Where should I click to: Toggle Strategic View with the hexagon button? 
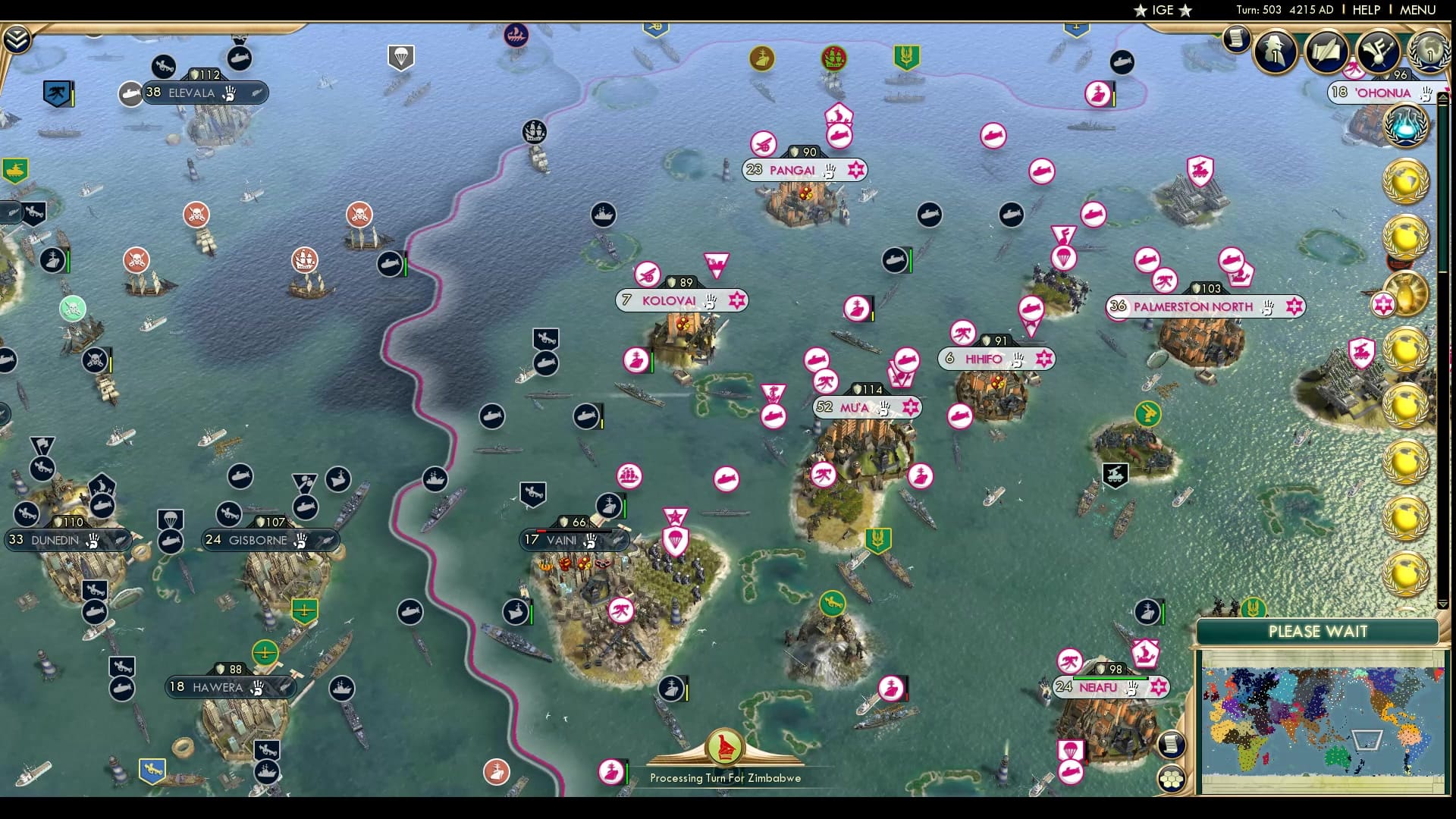click(1173, 778)
